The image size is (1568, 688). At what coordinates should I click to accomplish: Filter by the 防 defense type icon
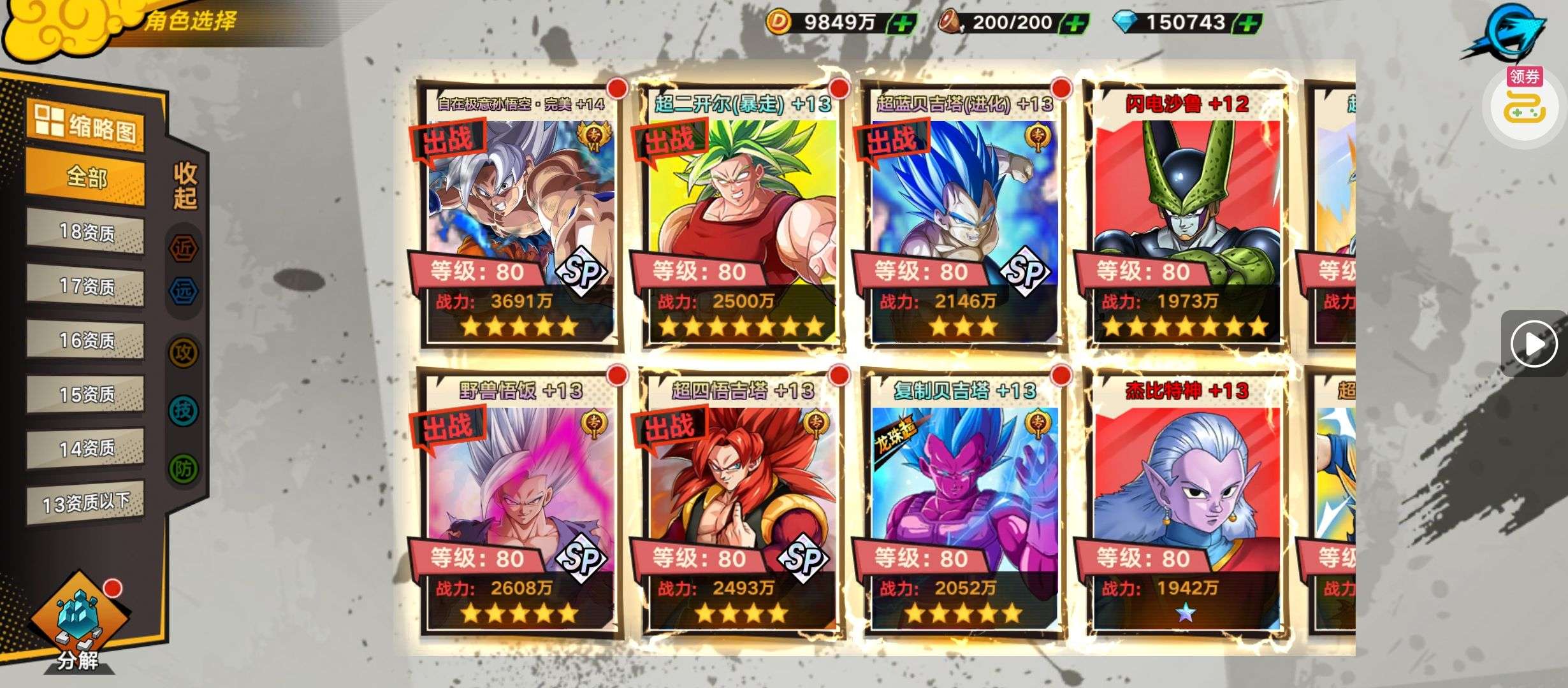184,469
